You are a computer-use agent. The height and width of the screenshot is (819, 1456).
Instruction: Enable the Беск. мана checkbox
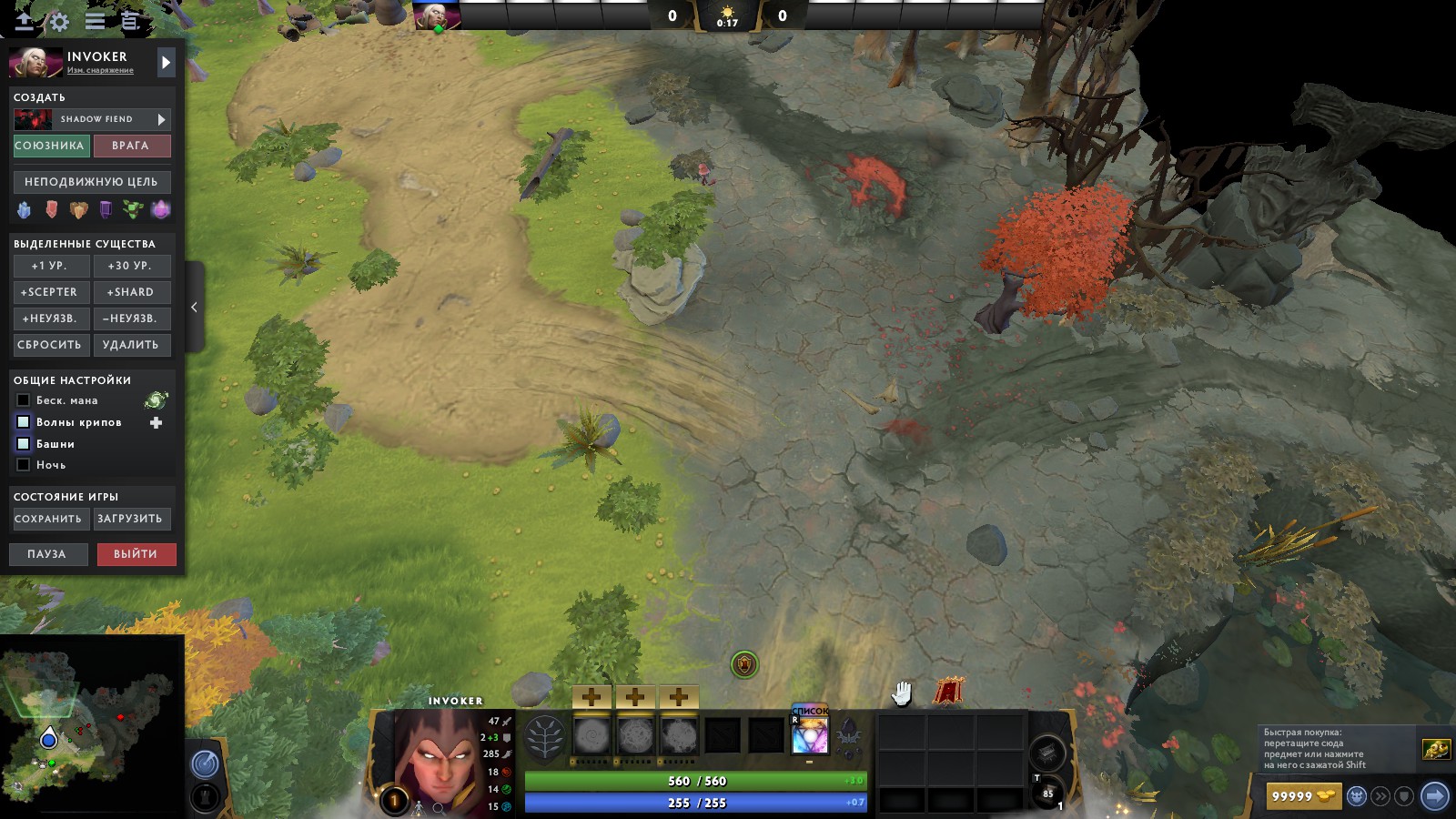tap(22, 400)
